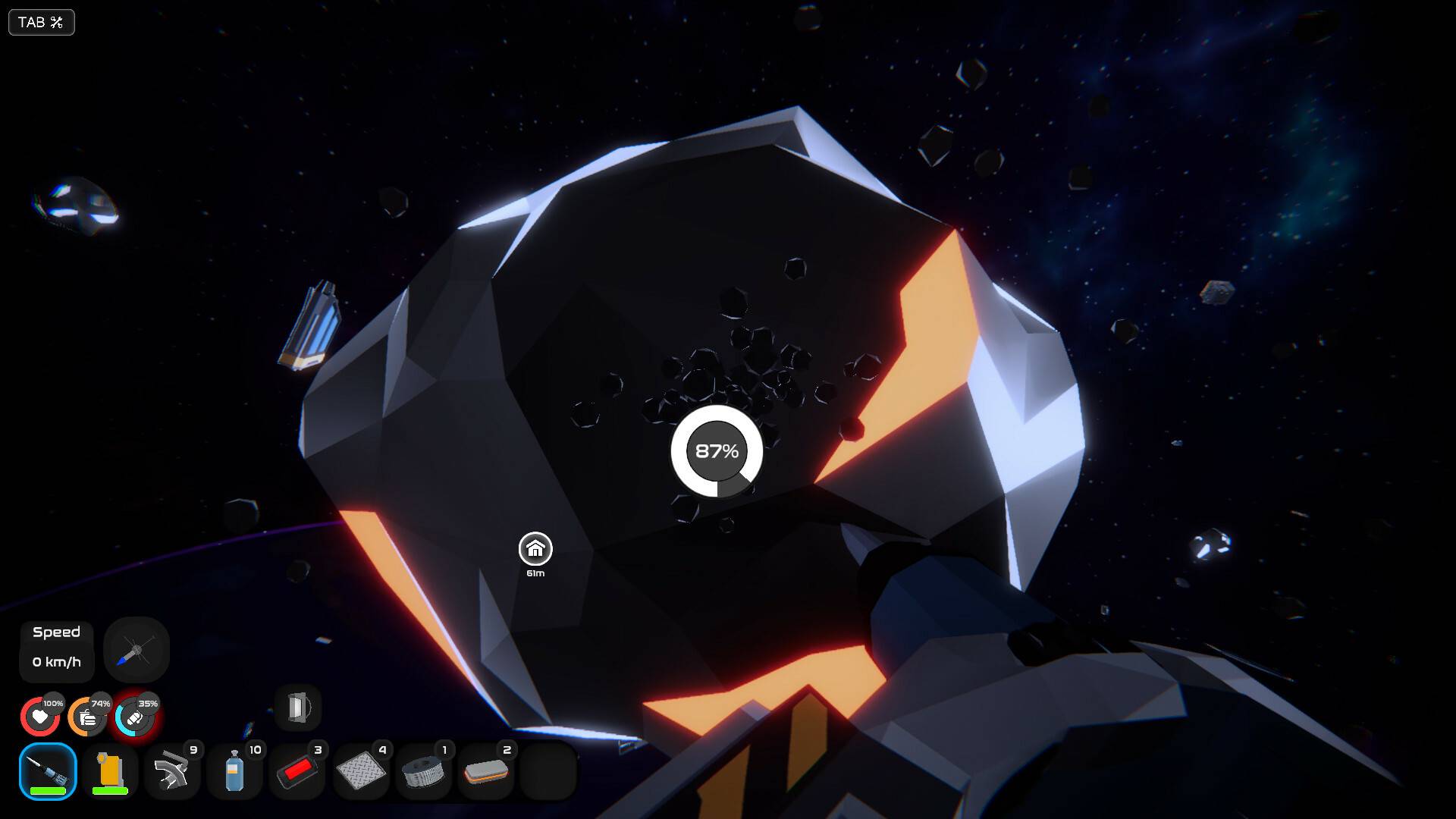The image size is (1456, 819).
Task: Click the home base waypoint marker
Action: point(535,549)
